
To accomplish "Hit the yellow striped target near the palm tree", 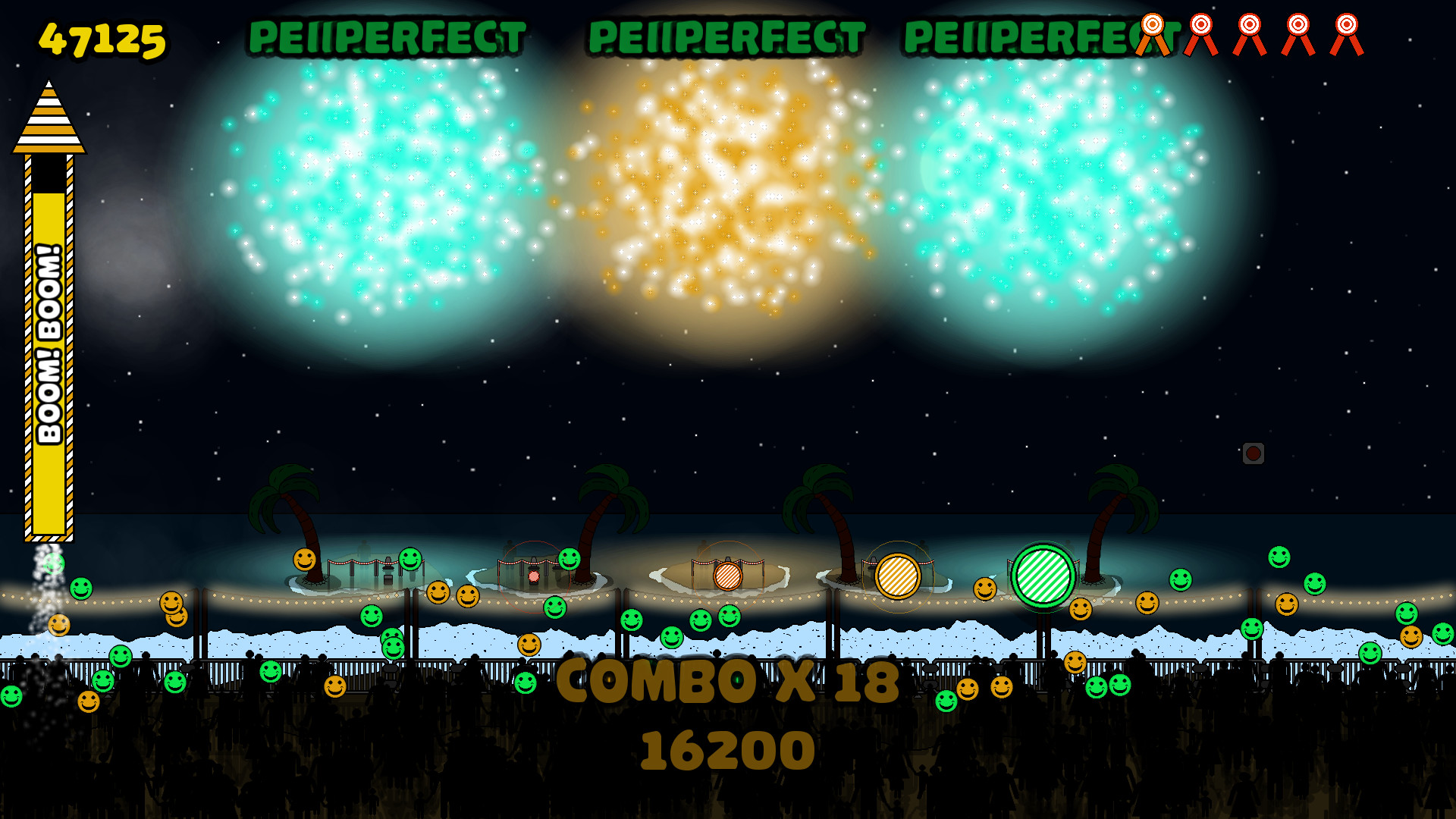I will tap(899, 578).
